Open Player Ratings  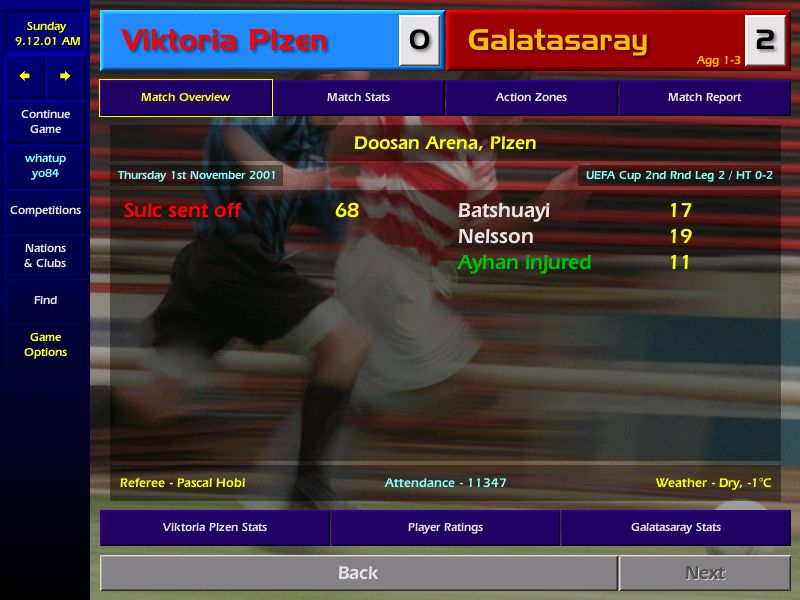tap(445, 527)
